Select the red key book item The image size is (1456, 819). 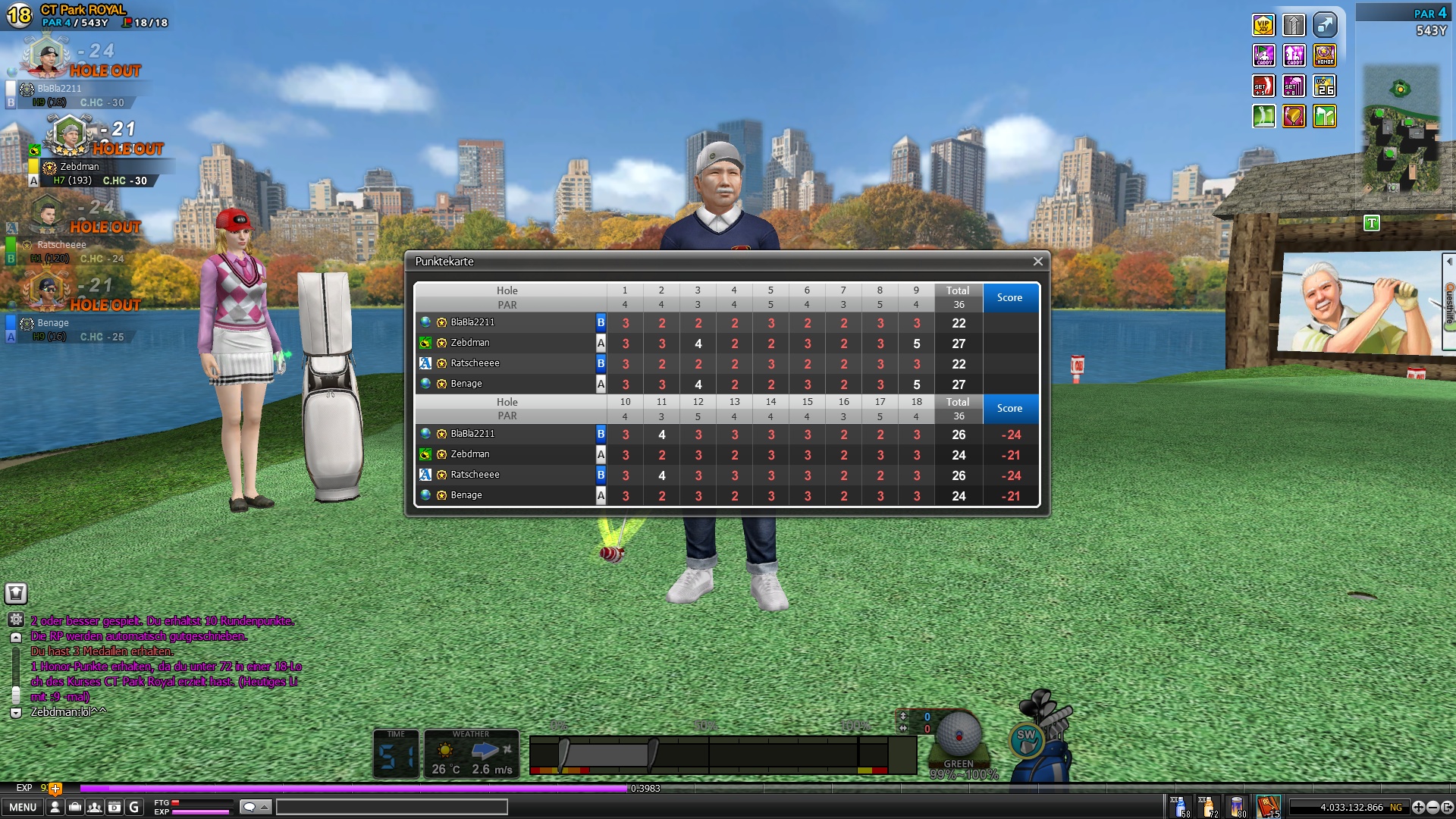tap(1268, 806)
